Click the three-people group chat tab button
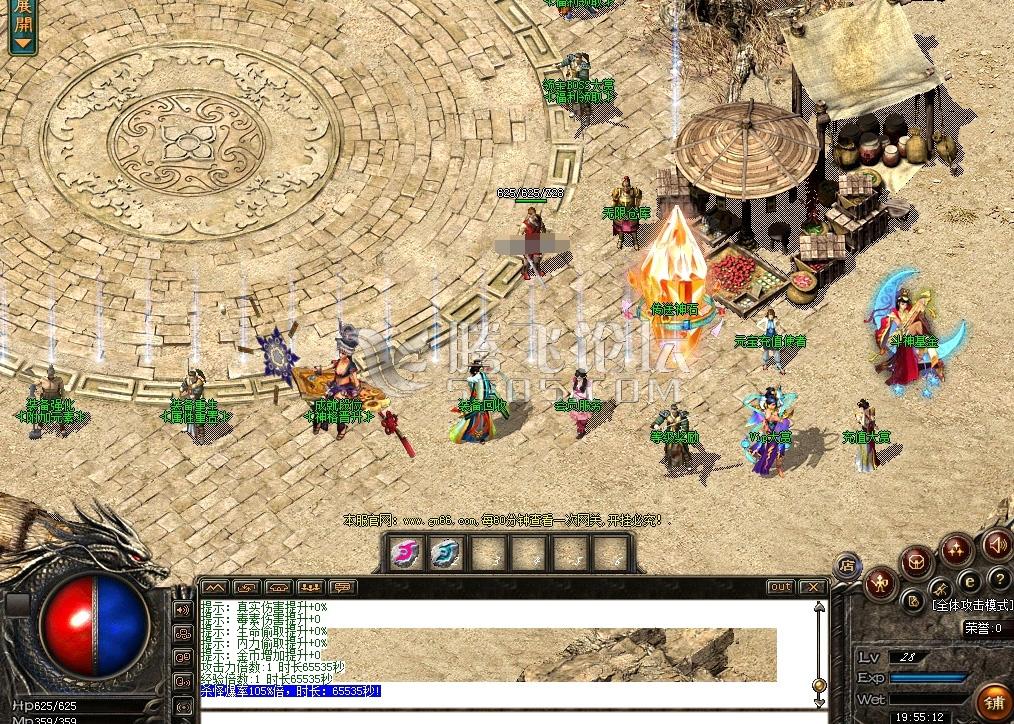Image resolution: width=1014 pixels, height=724 pixels. (311, 587)
